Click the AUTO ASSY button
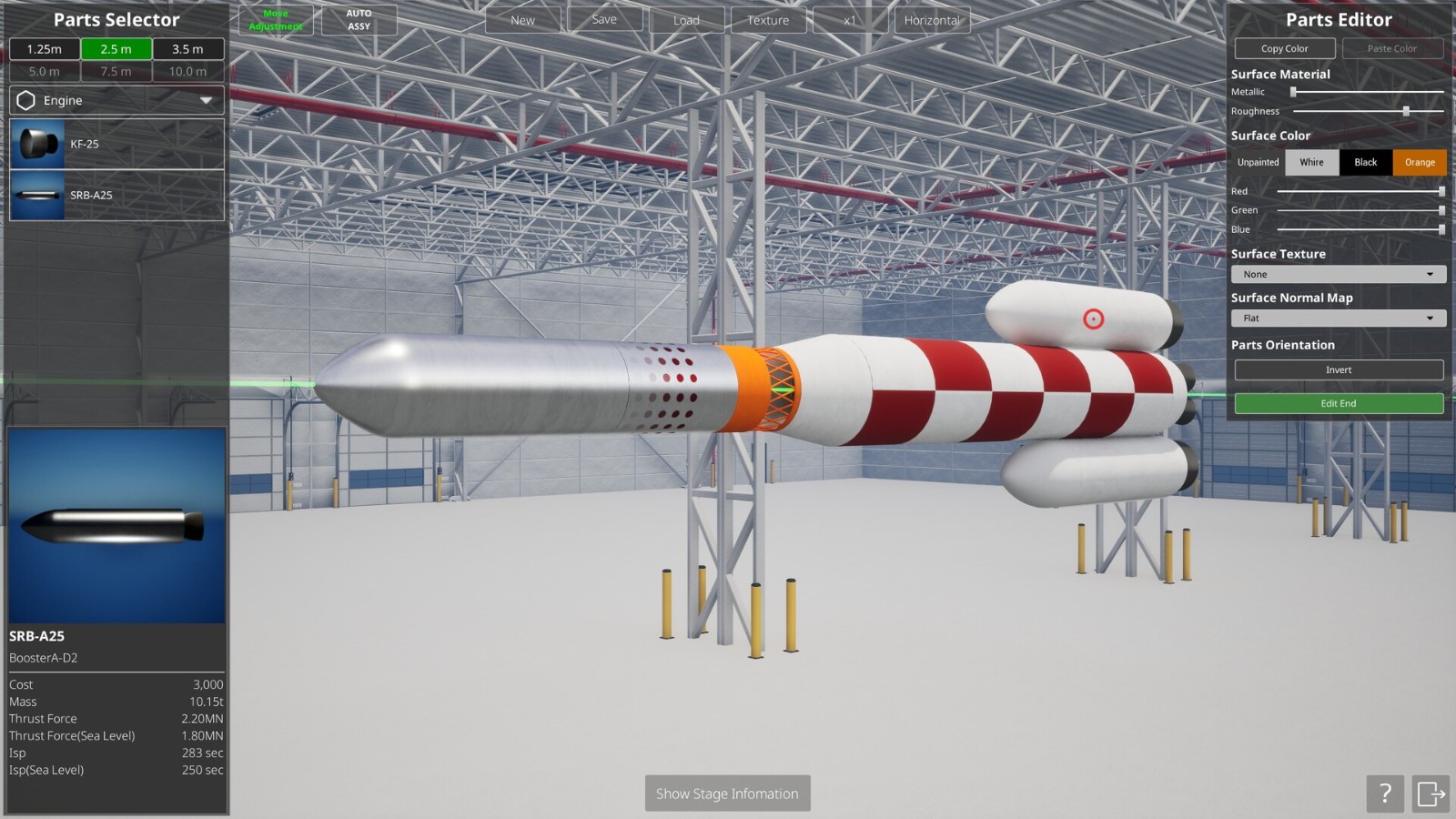Viewport: 1456px width, 819px height. 359,20
